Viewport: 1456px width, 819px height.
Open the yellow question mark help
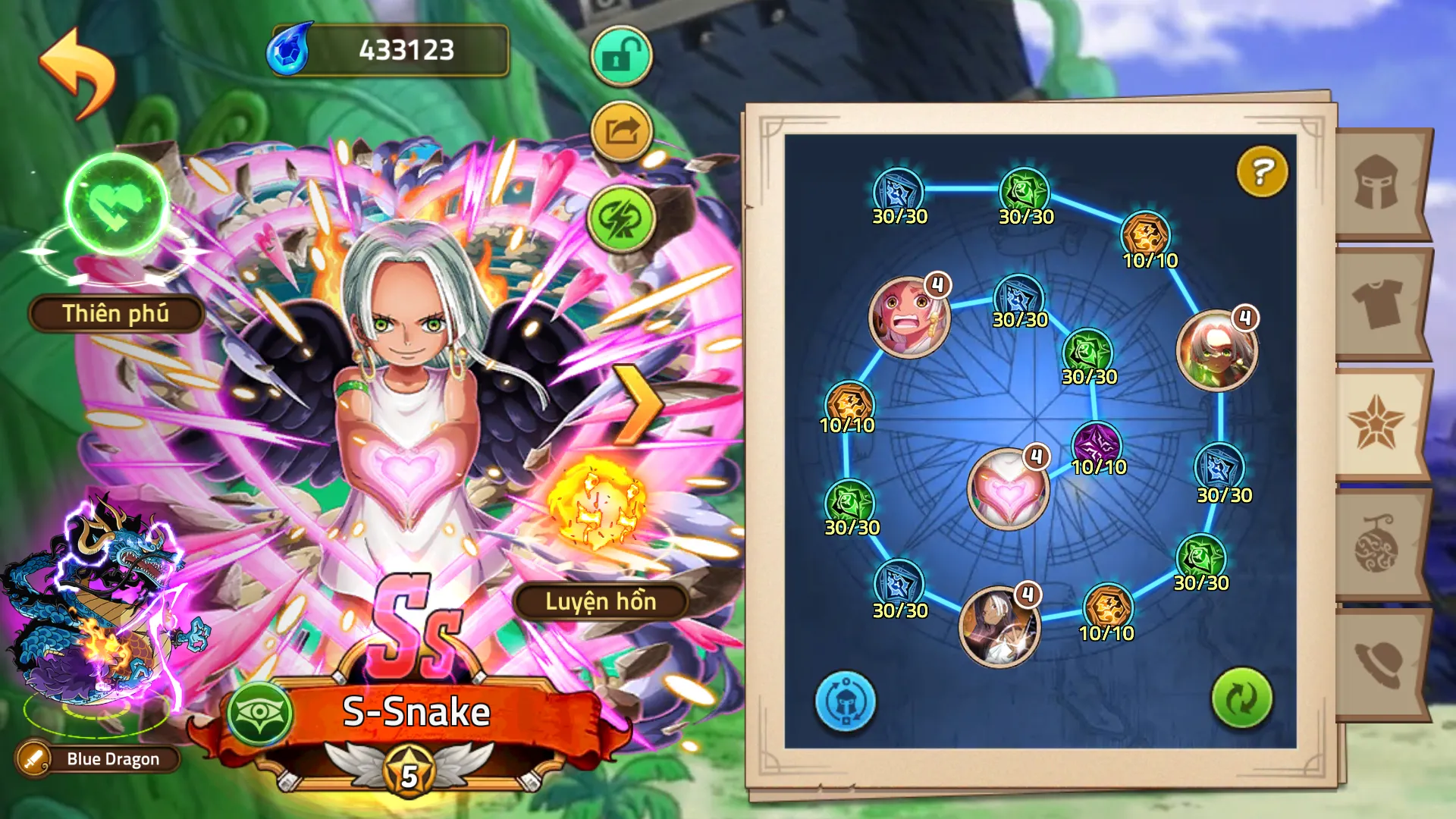pyautogui.click(x=1262, y=171)
